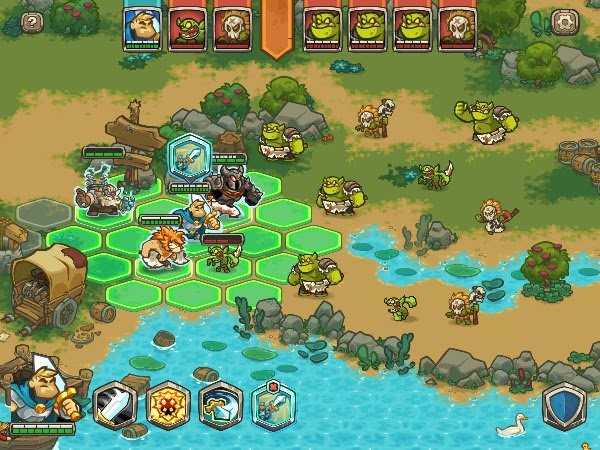This screenshot has height=450, width=600.
Task: Select the light-blue sword strike skill
Action: (x=271, y=404)
